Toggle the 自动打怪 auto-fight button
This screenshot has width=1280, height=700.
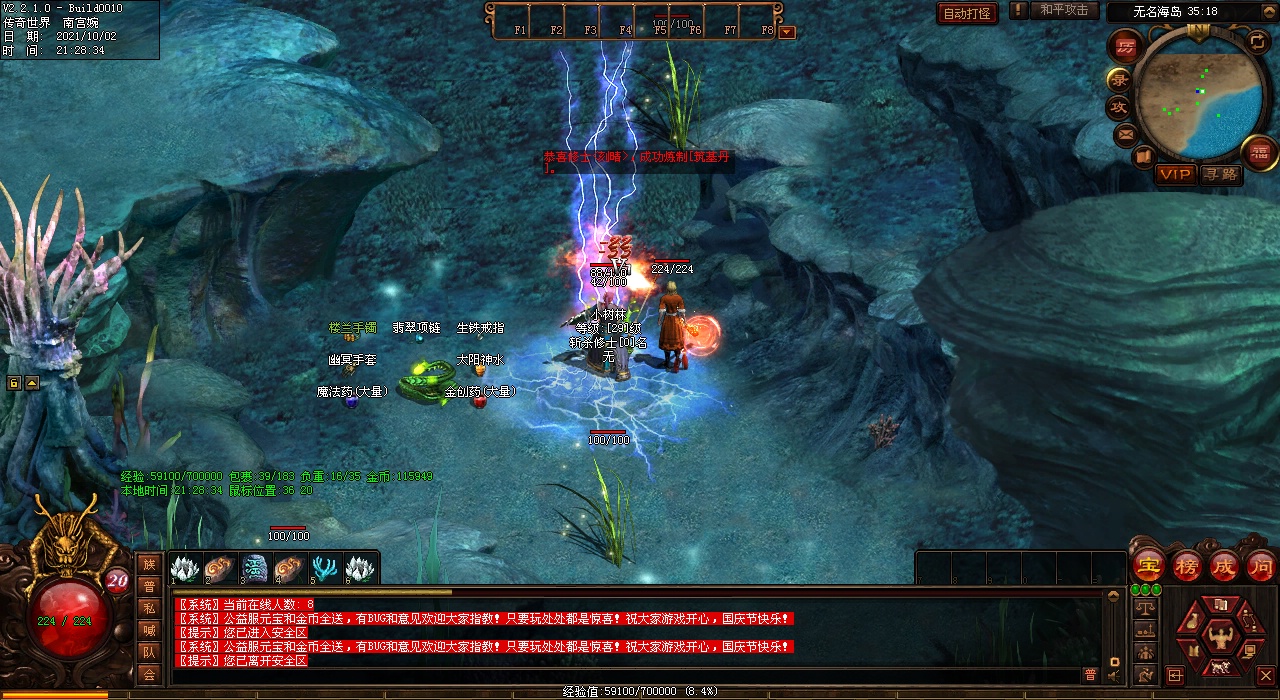pos(967,13)
